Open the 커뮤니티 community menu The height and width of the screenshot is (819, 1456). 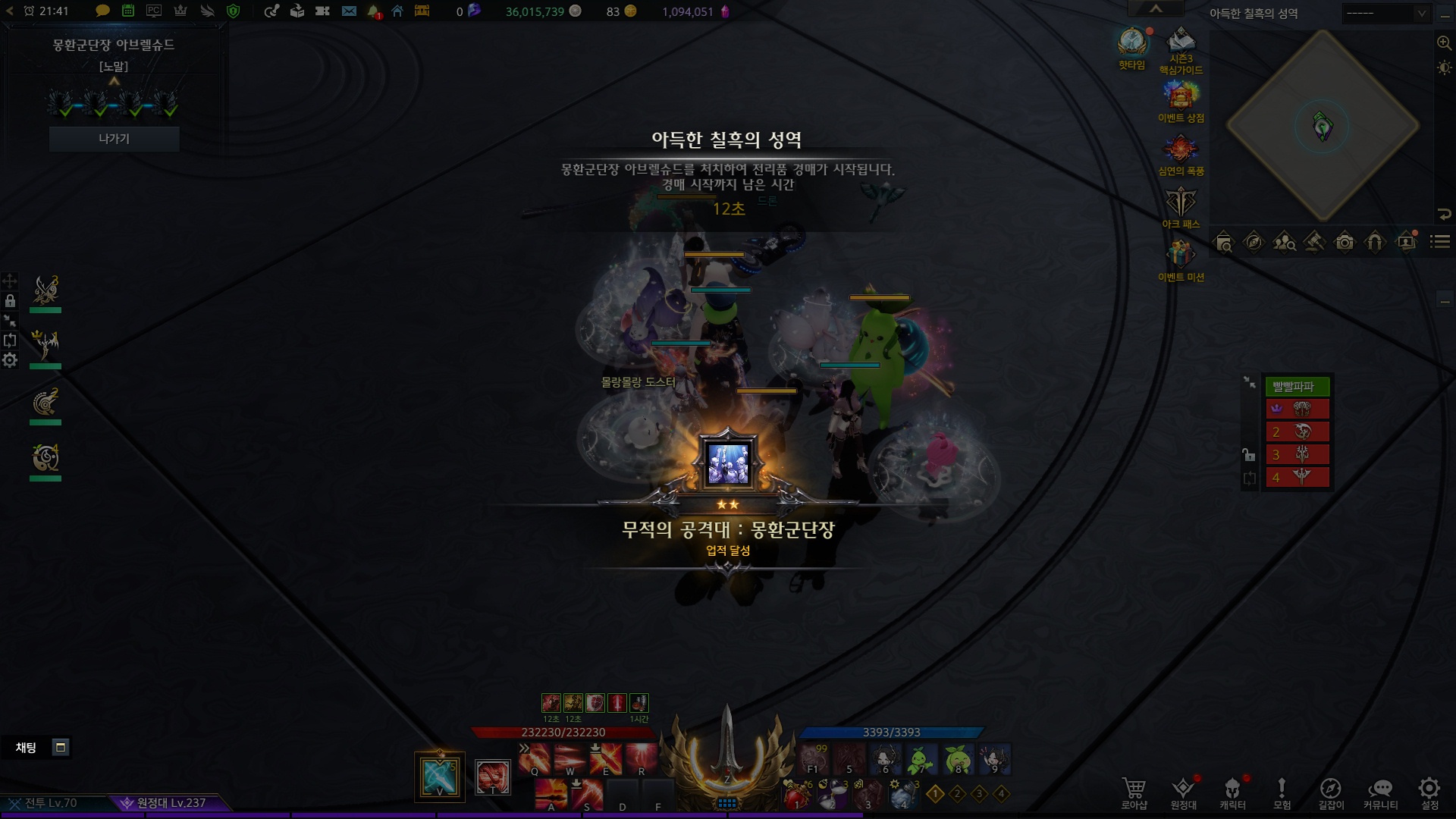pyautogui.click(x=1380, y=792)
